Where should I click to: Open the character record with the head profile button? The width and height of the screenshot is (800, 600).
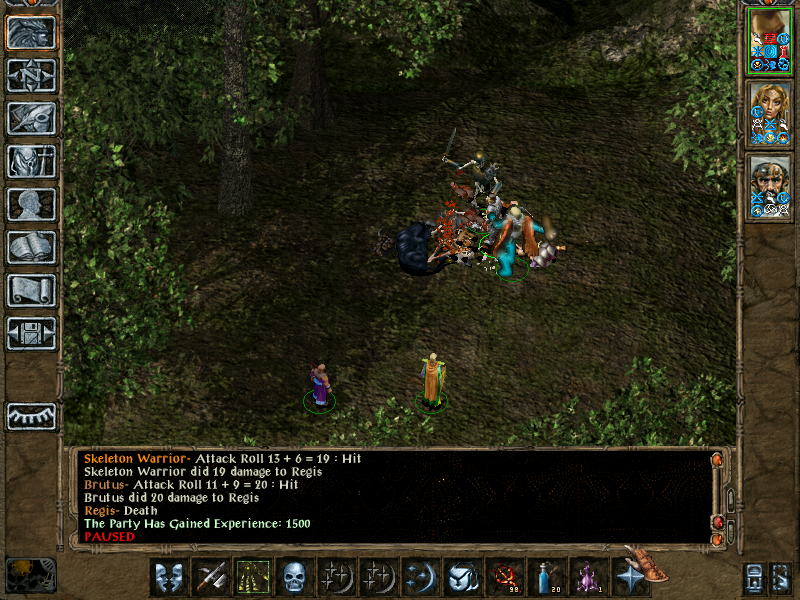pos(31,204)
